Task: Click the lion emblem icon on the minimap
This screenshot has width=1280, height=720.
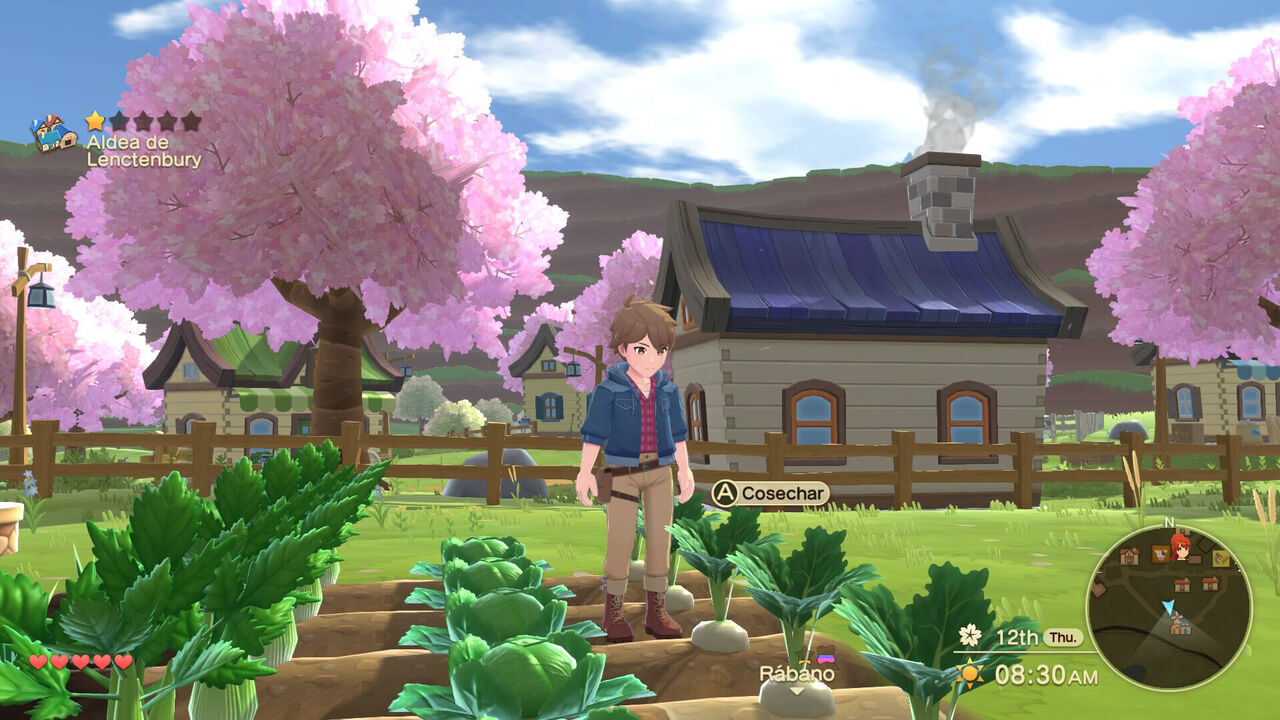Action: (x=1221, y=558)
